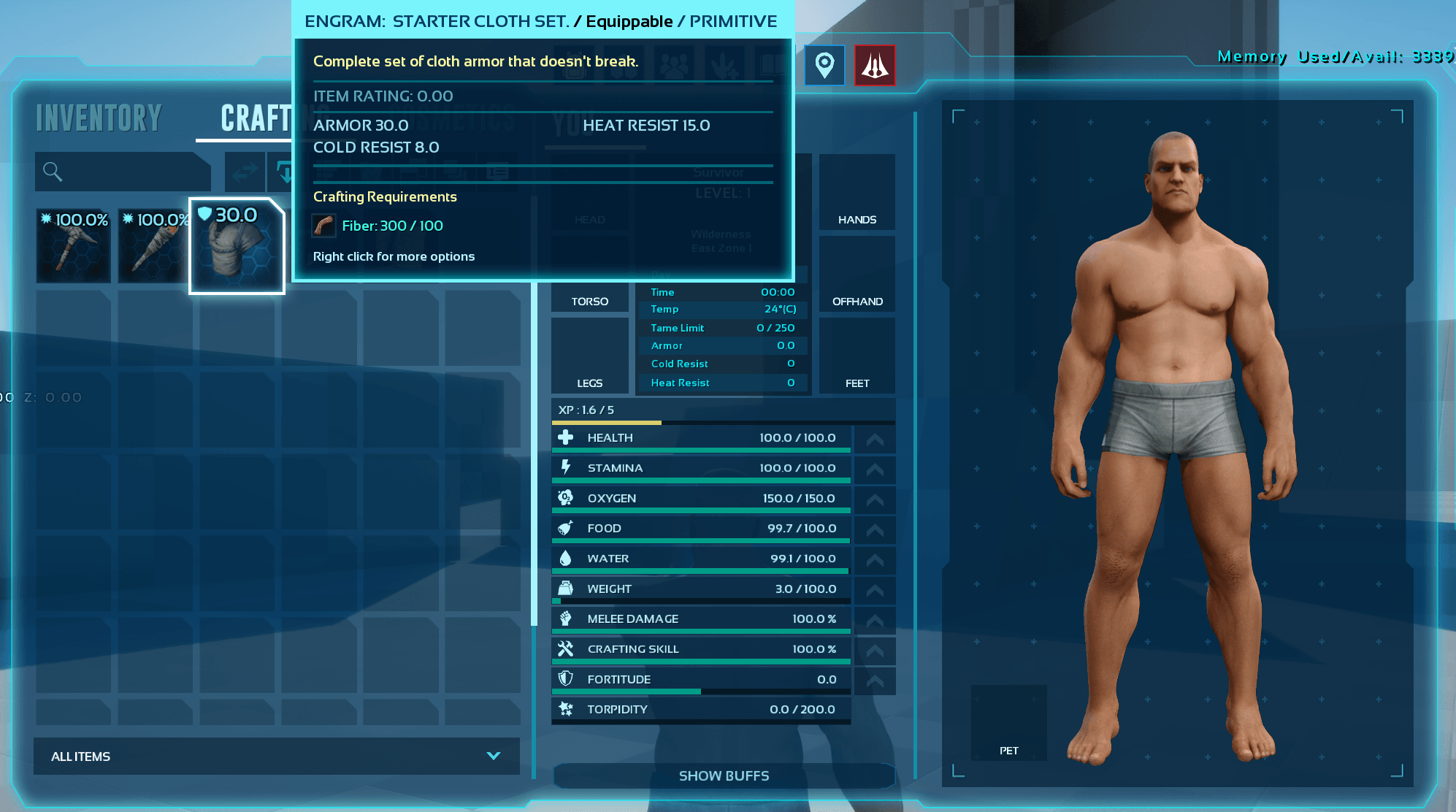Image resolution: width=1456 pixels, height=812 pixels.
Task: Upgrade the Health stat arrow
Action: 875,439
